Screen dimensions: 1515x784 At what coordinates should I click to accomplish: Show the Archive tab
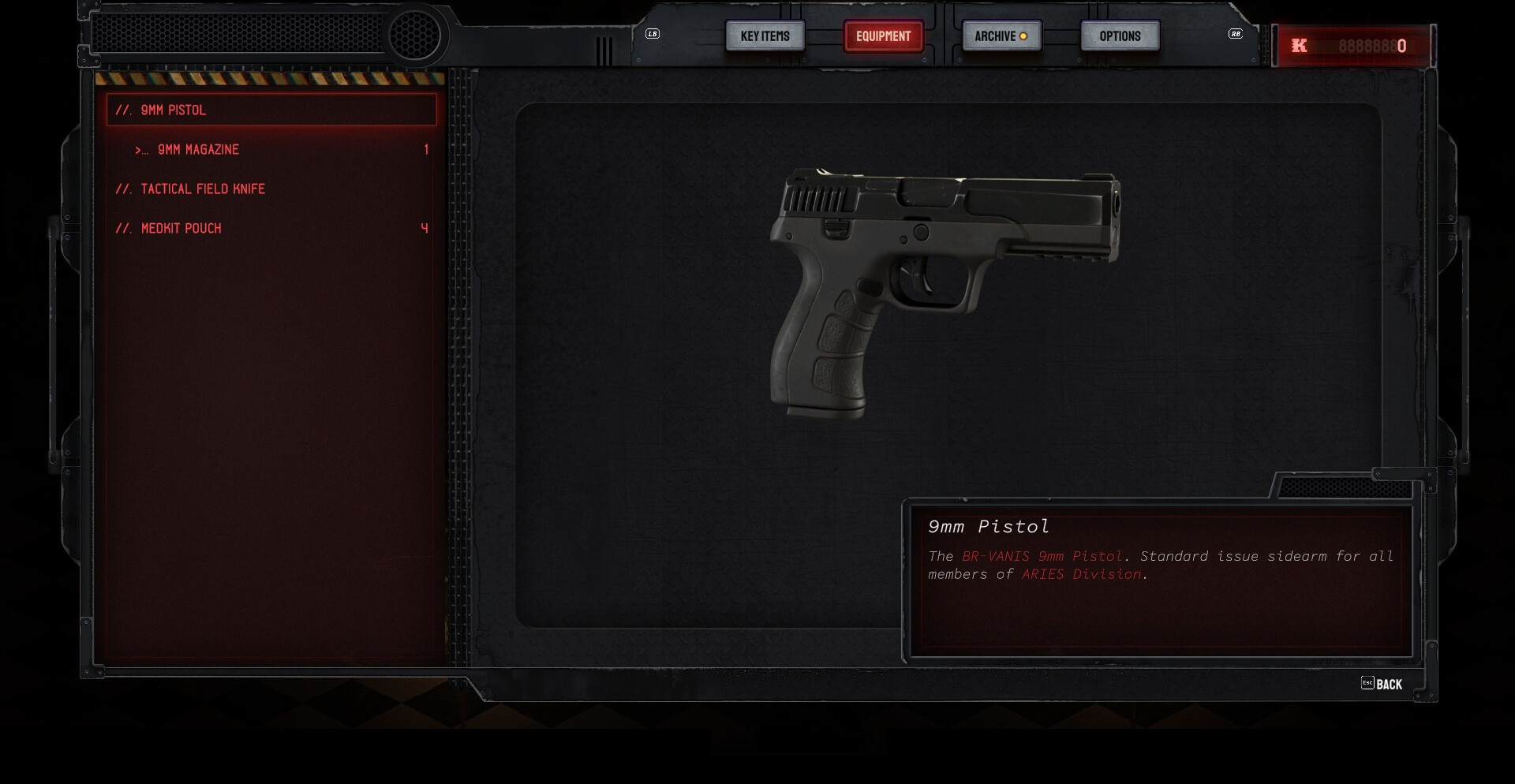coord(1001,36)
